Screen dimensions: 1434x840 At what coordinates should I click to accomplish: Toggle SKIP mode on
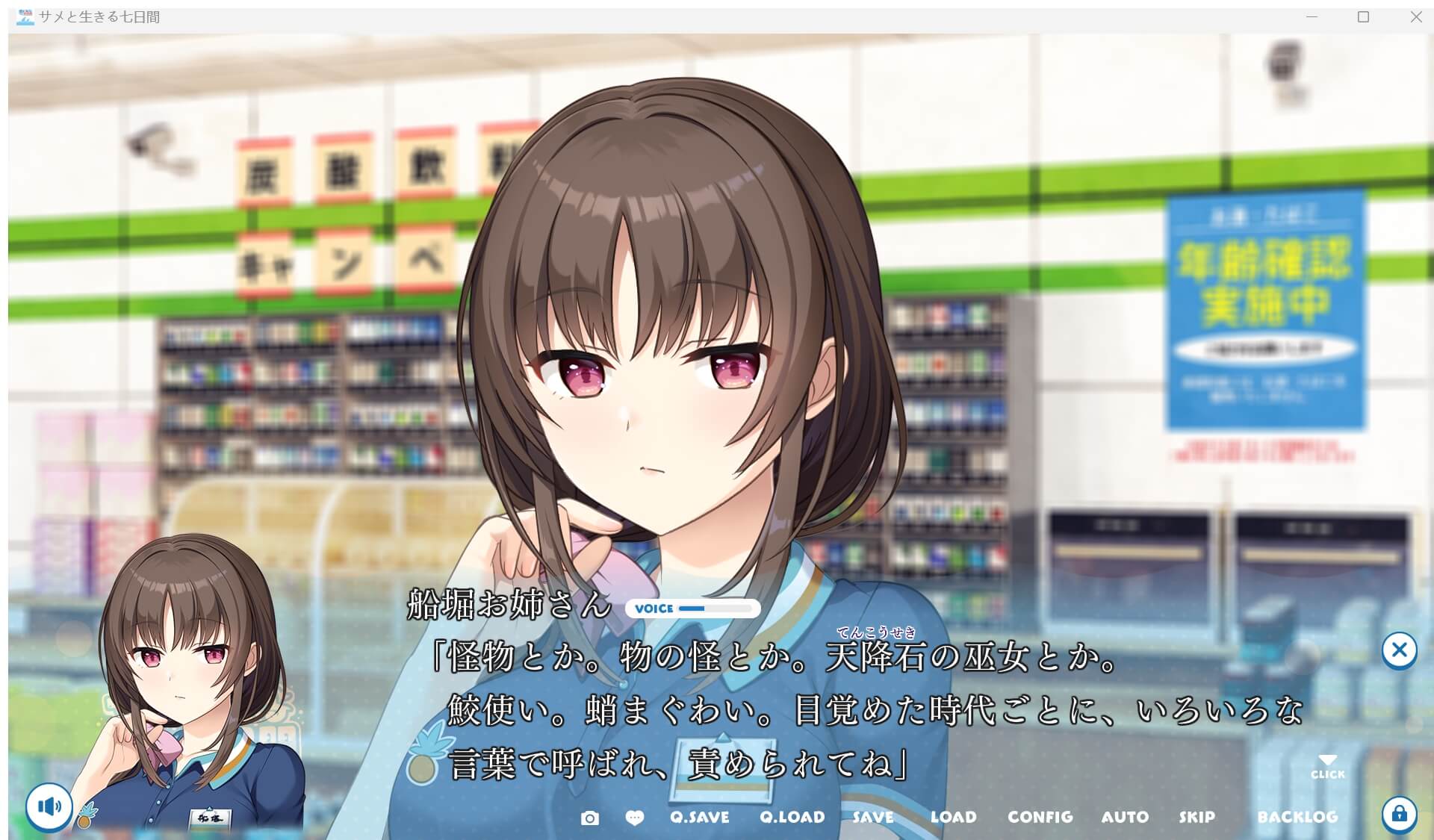coord(1198,817)
